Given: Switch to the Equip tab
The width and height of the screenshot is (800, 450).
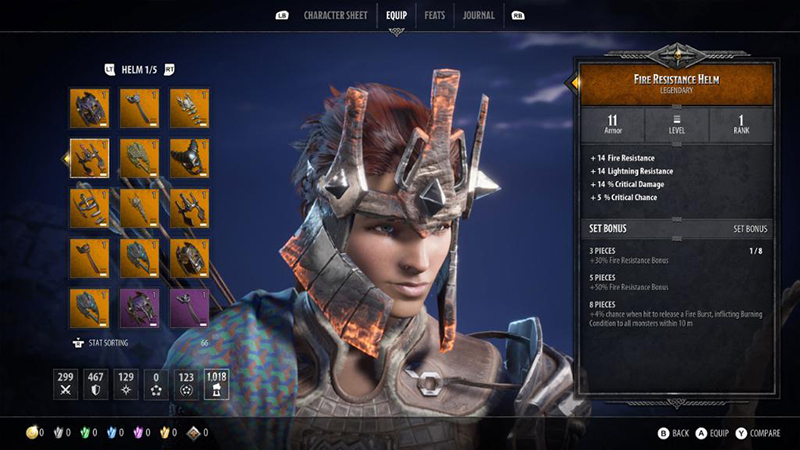Looking at the screenshot, I should coord(396,15).
